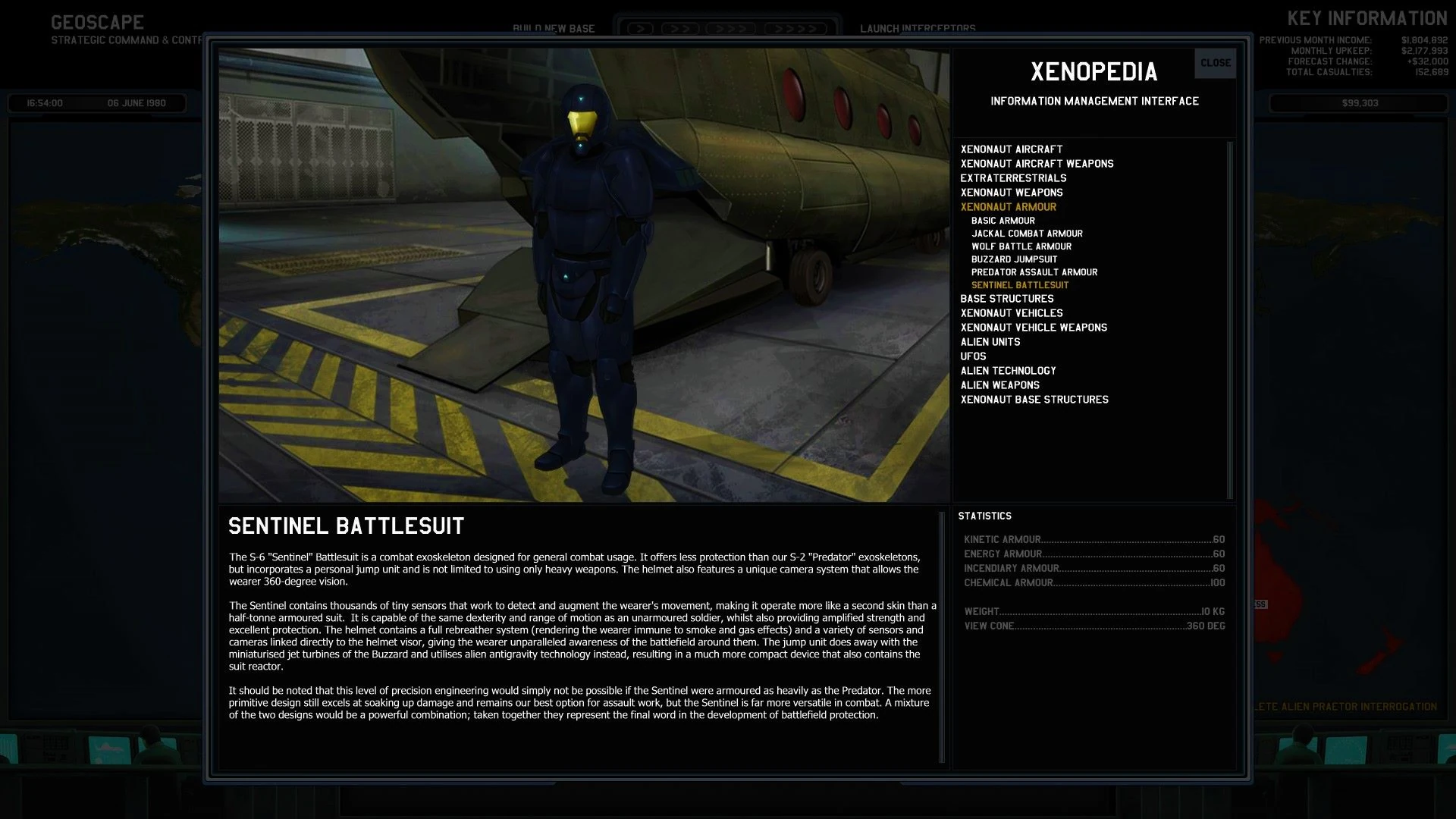This screenshot has height=819, width=1456.
Task: Click the Geoscape header label
Action: (x=96, y=22)
